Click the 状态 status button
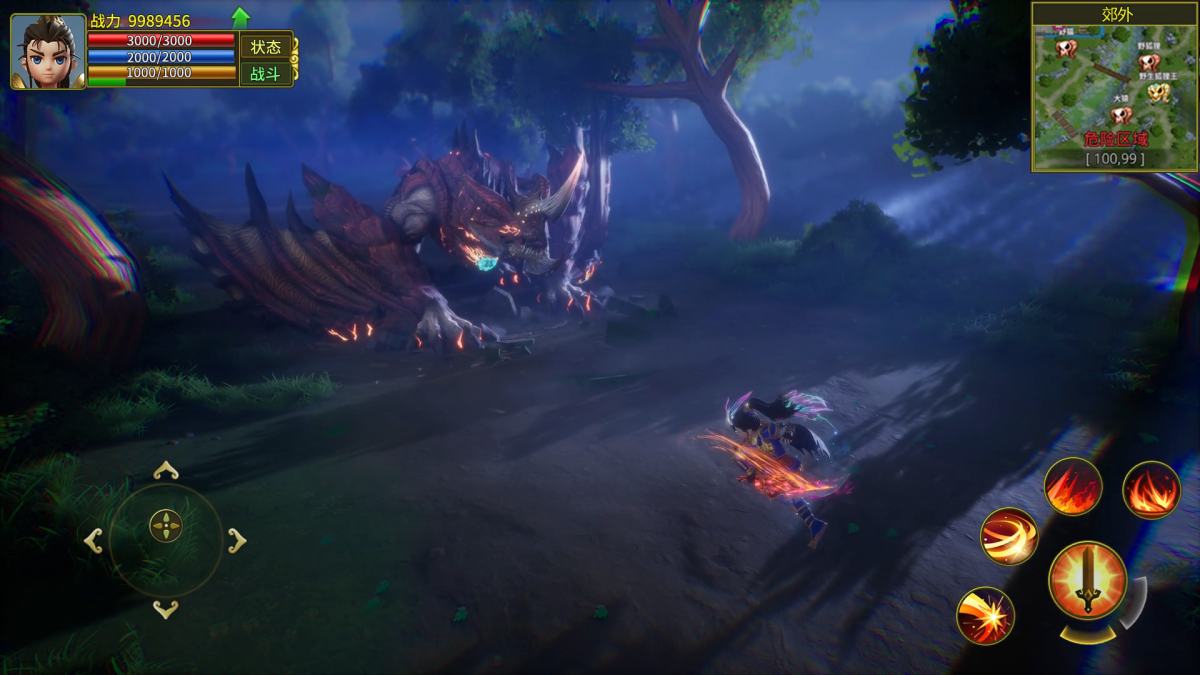The image size is (1200, 675). 265,47
